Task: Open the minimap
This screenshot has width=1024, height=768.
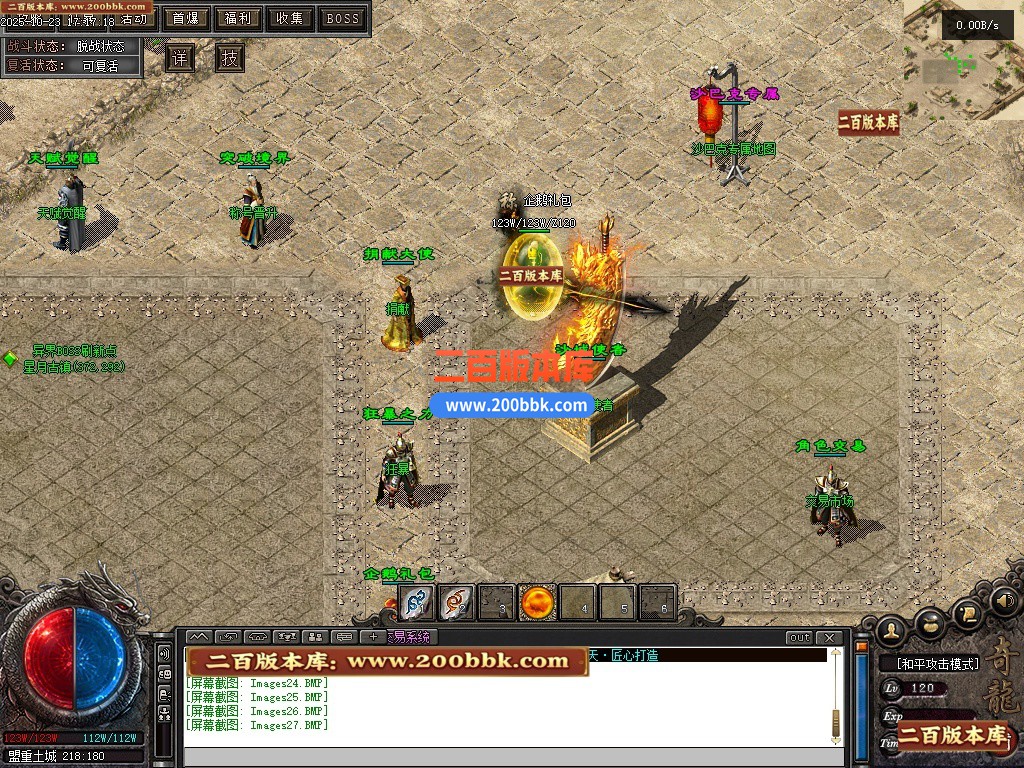Action: point(963,62)
